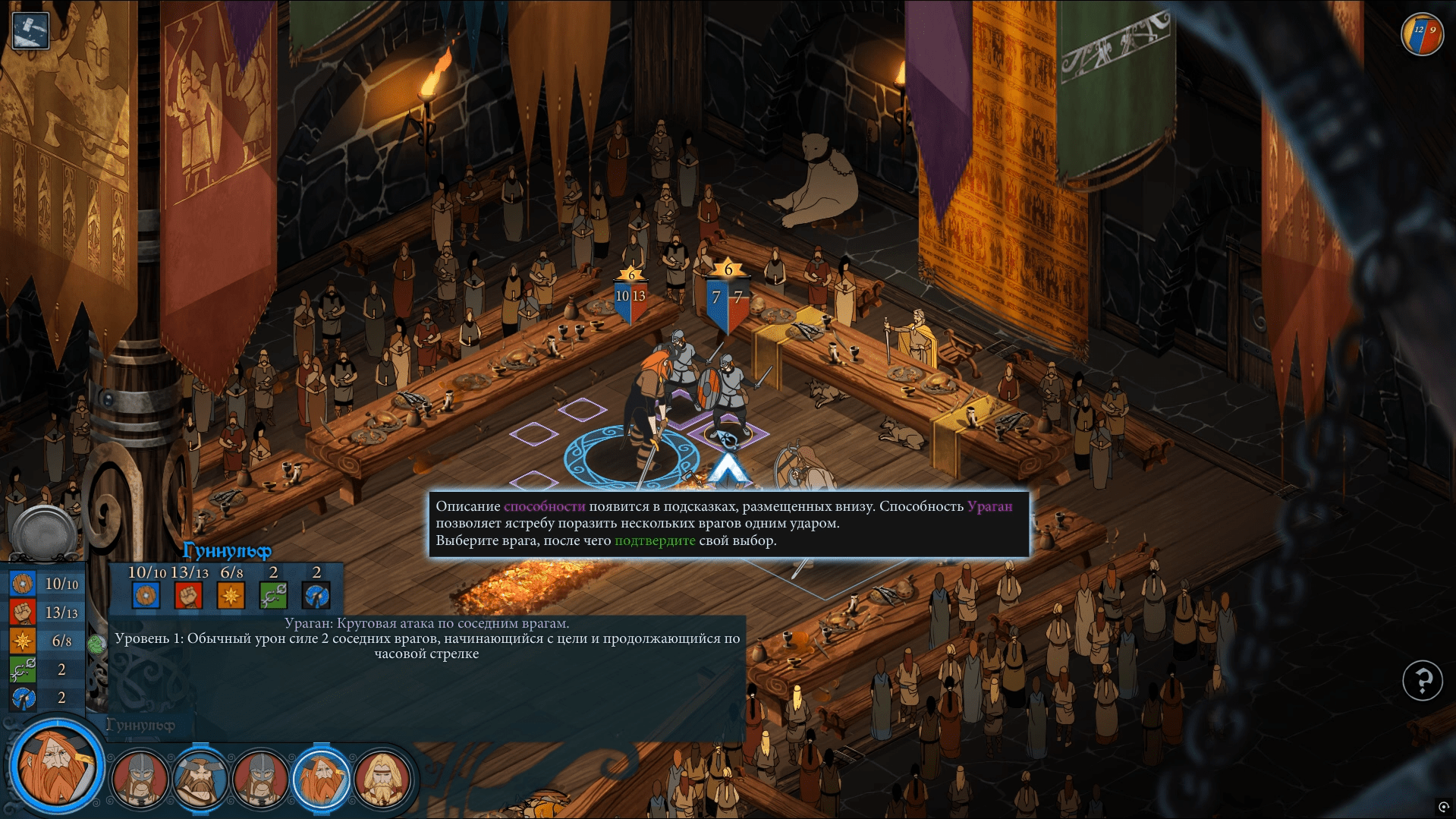Click the orange star willpower icon in Gunnulf's banner
Screen dimensions: 1456x819
click(x=231, y=595)
